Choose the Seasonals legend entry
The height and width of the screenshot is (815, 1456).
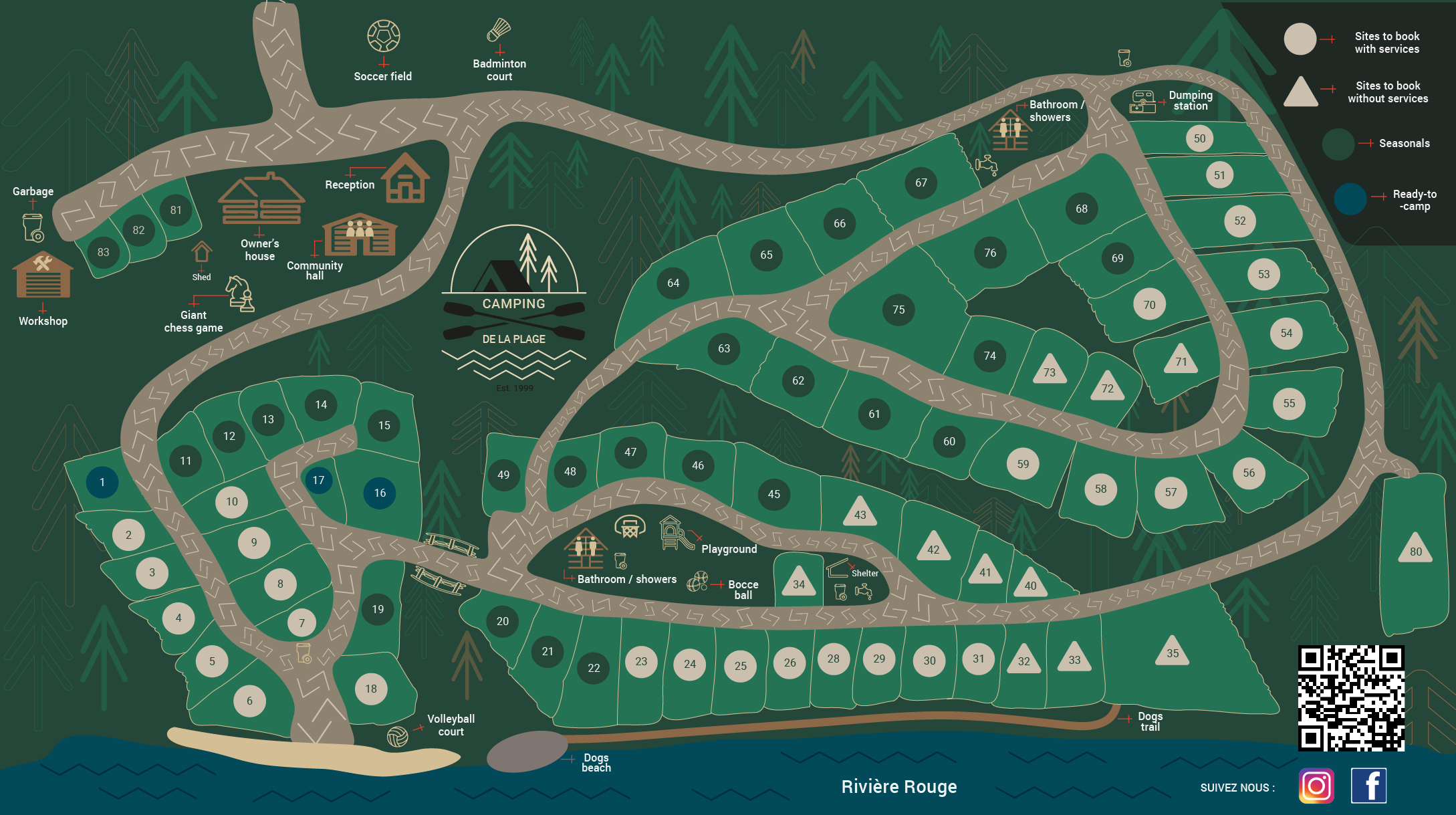(x=1338, y=144)
